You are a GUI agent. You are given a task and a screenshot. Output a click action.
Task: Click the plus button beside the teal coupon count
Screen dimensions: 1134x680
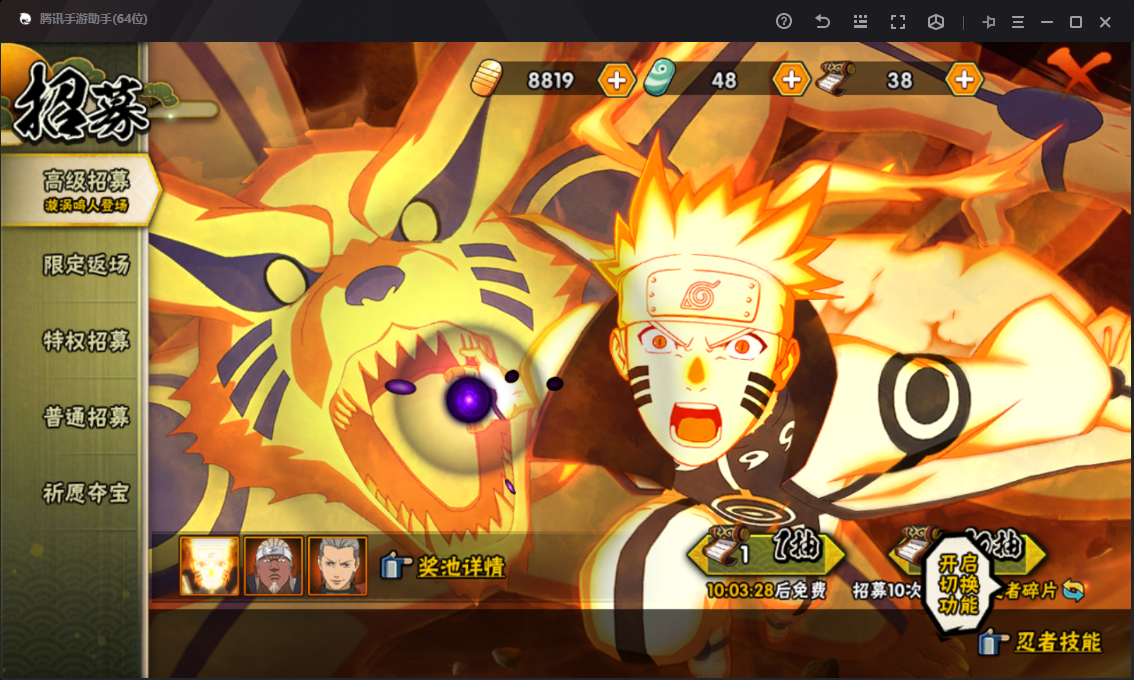(x=791, y=80)
